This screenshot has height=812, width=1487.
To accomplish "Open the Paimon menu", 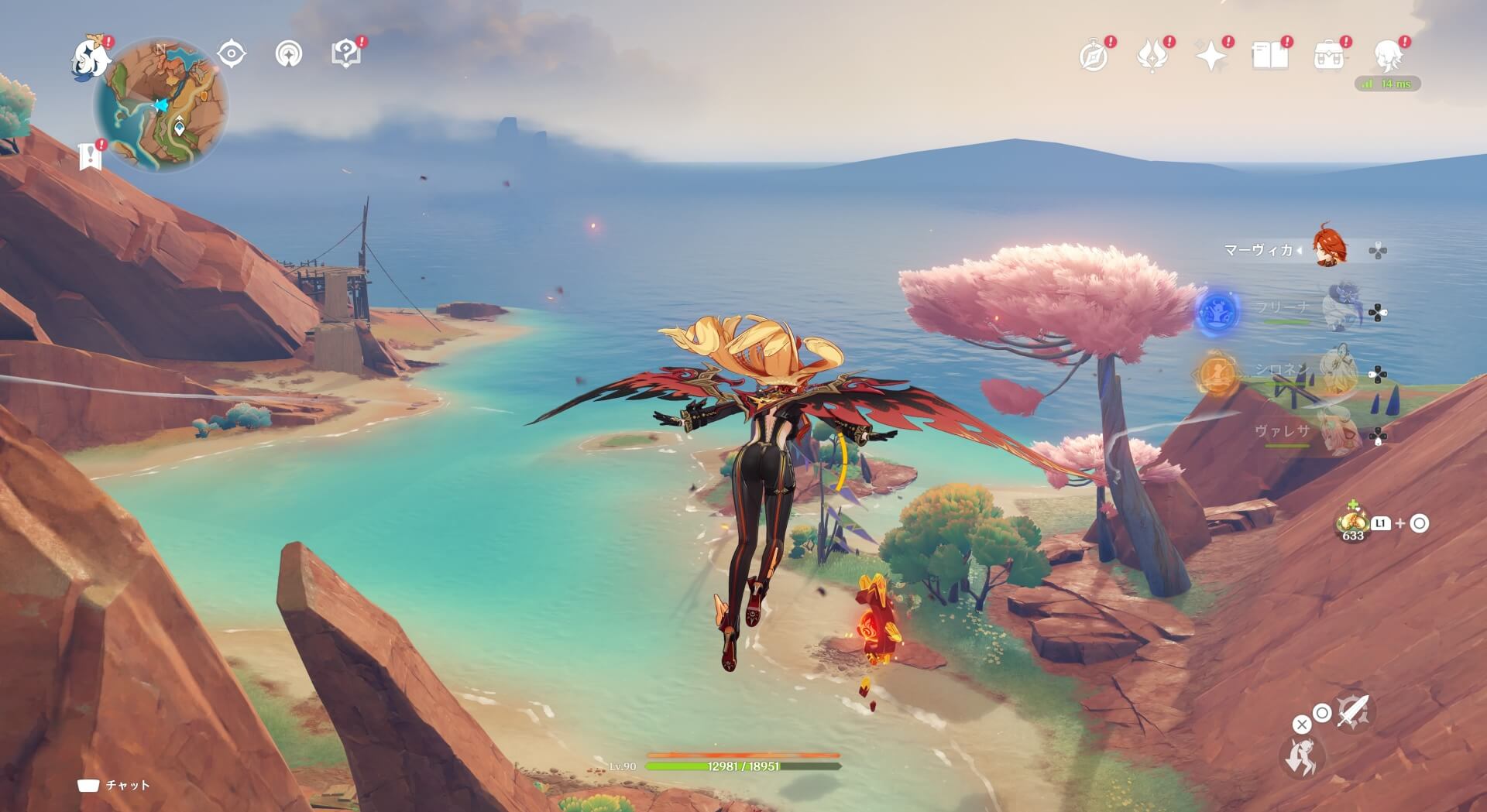I will [x=91, y=59].
